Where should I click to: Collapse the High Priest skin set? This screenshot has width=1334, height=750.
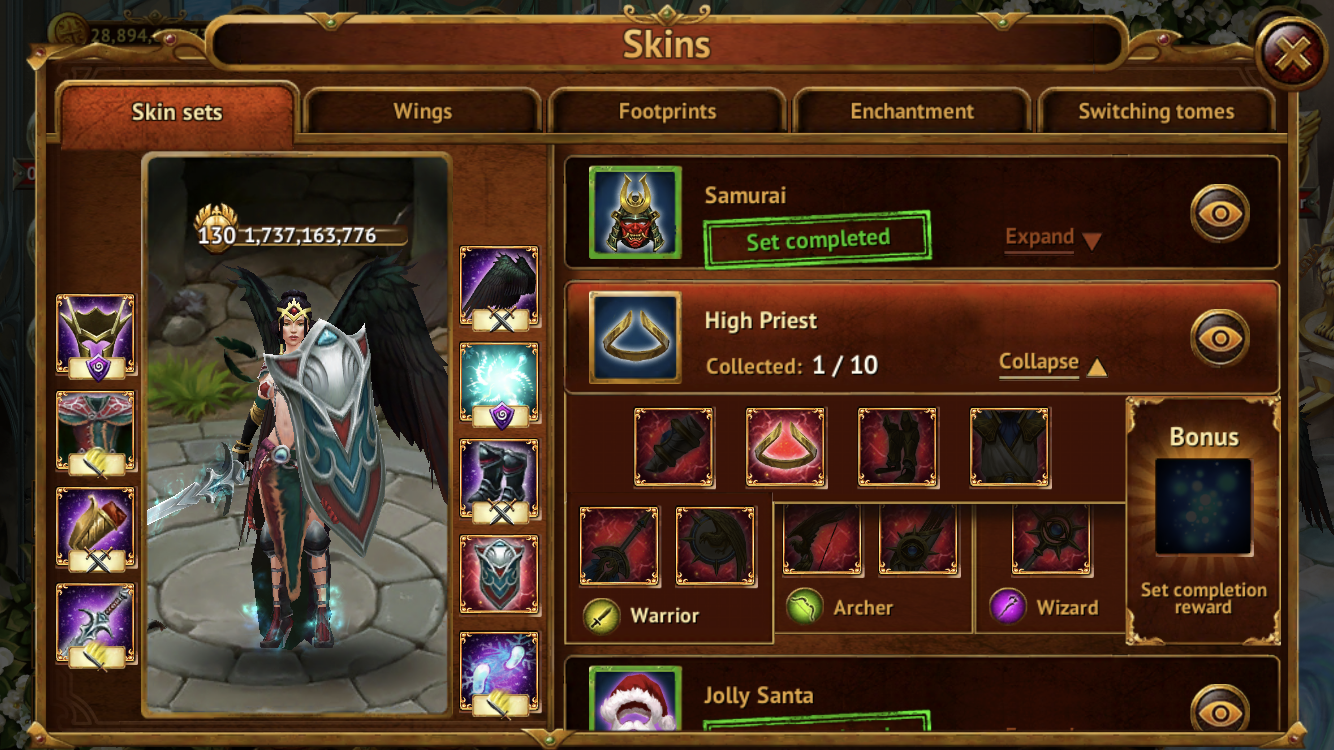click(x=1052, y=363)
